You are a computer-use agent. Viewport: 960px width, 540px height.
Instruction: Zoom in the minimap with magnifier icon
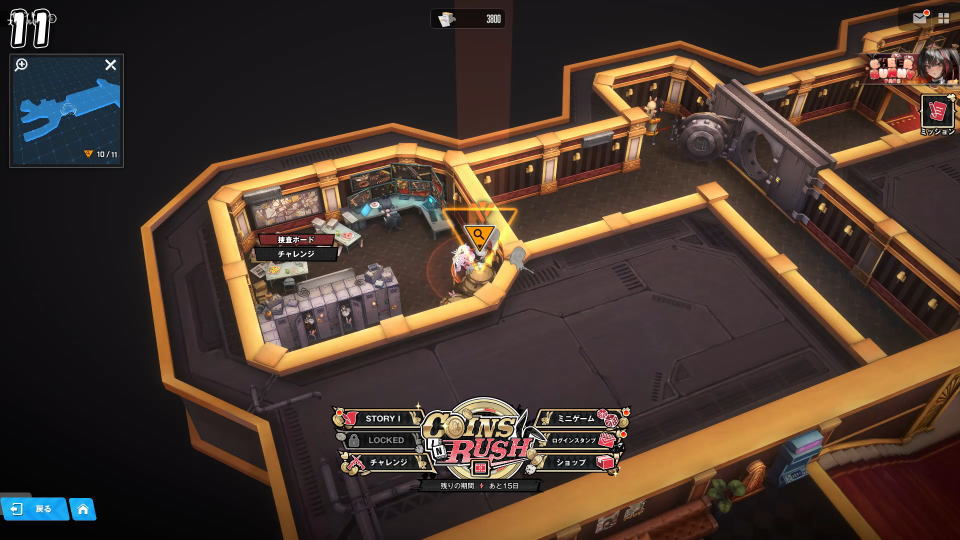tap(22, 65)
